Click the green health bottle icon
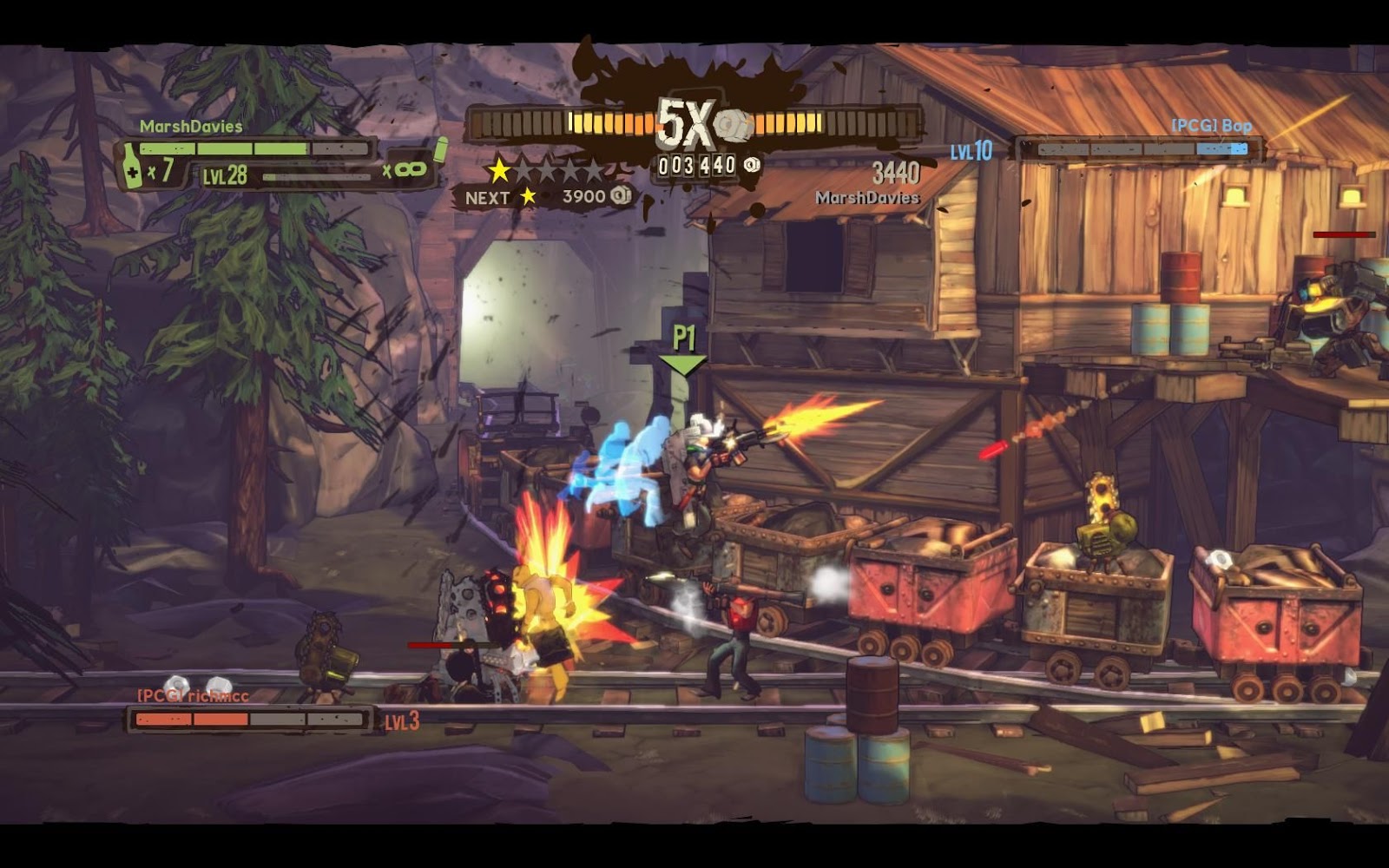1389x868 pixels. 131,166
